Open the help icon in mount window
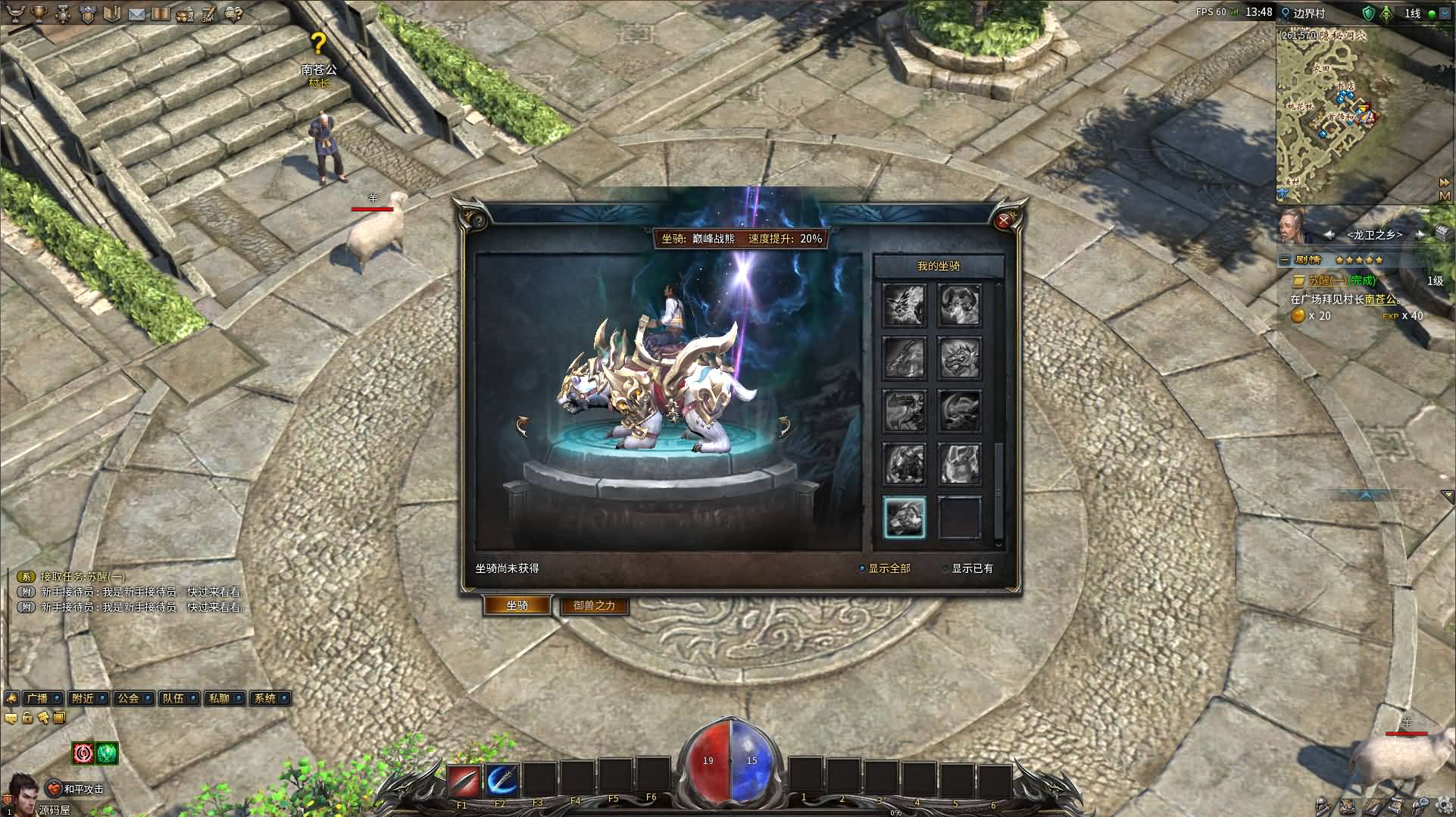 pos(477,221)
